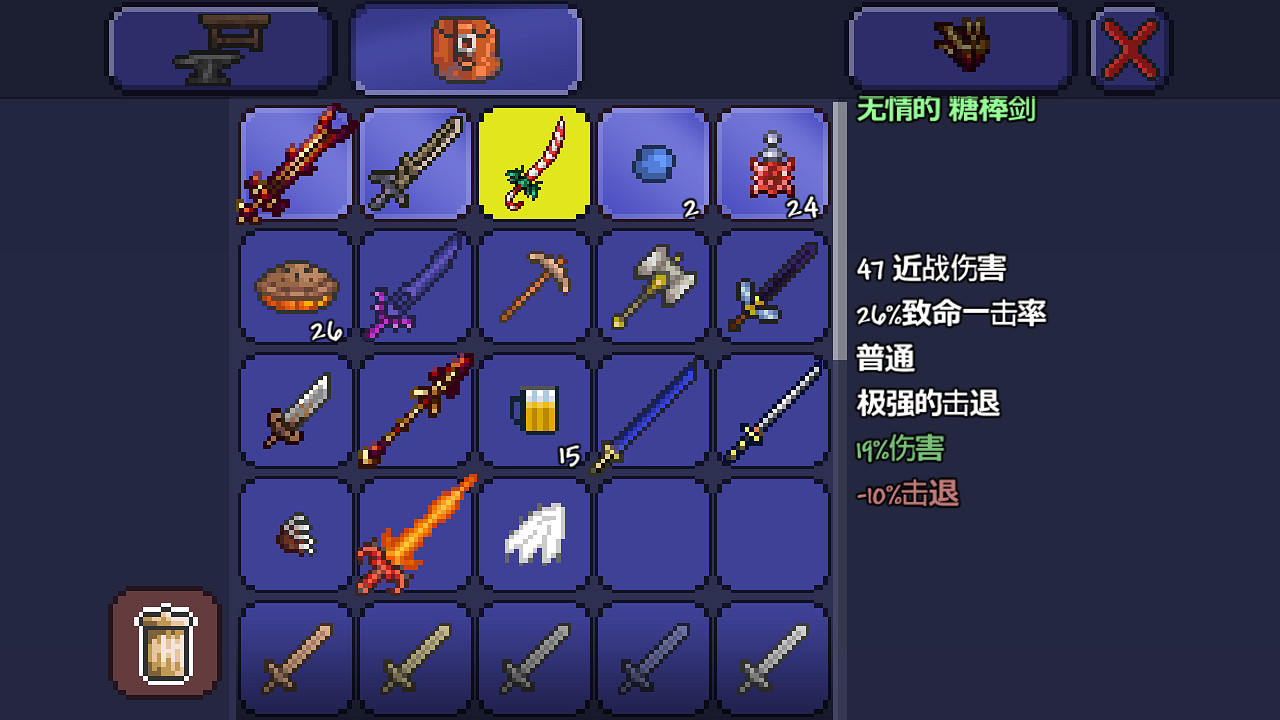The width and height of the screenshot is (1280, 720).
Task: Click the trash can at bottom left
Action: coord(163,644)
